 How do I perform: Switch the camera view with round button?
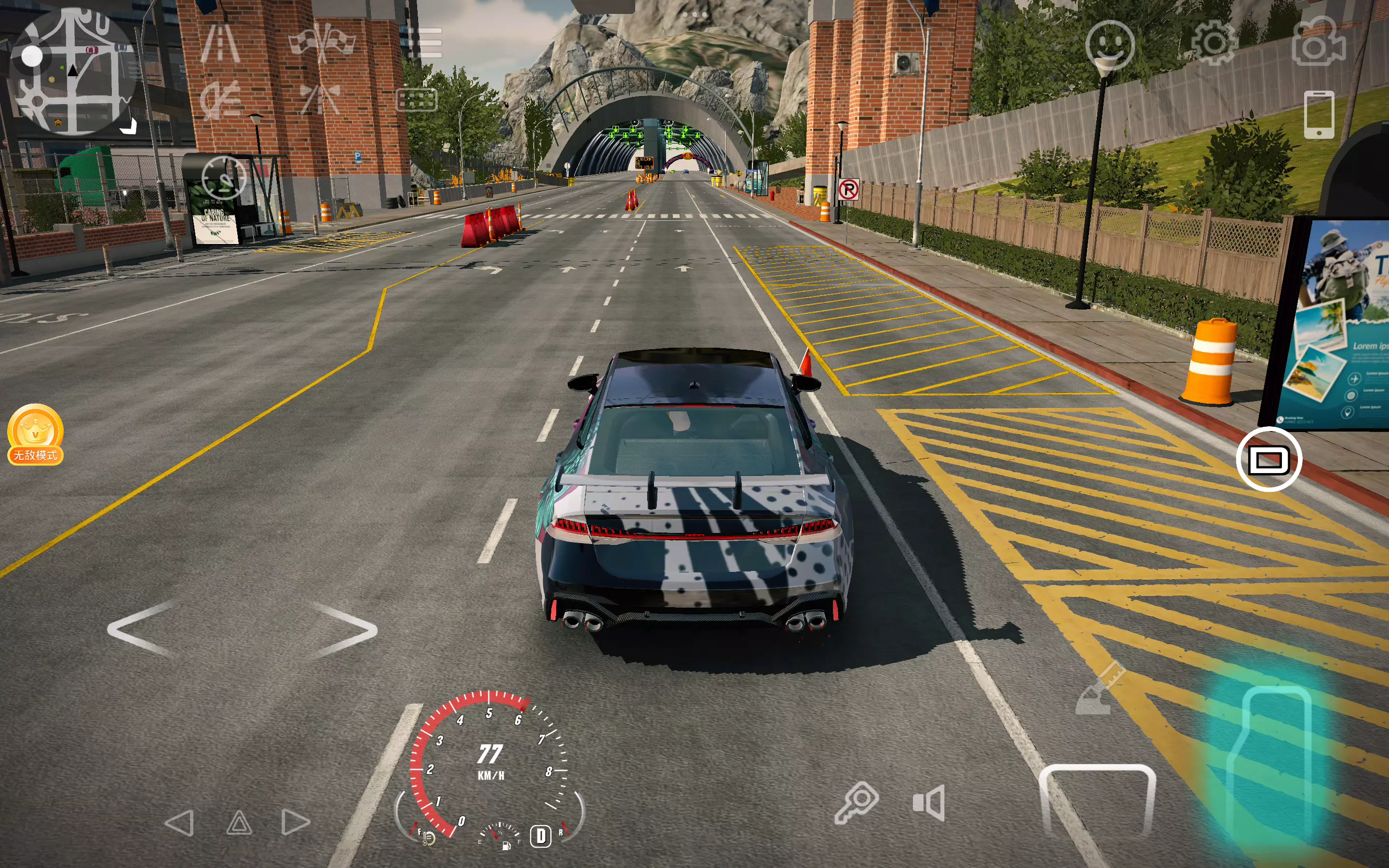pyautogui.click(x=1268, y=459)
